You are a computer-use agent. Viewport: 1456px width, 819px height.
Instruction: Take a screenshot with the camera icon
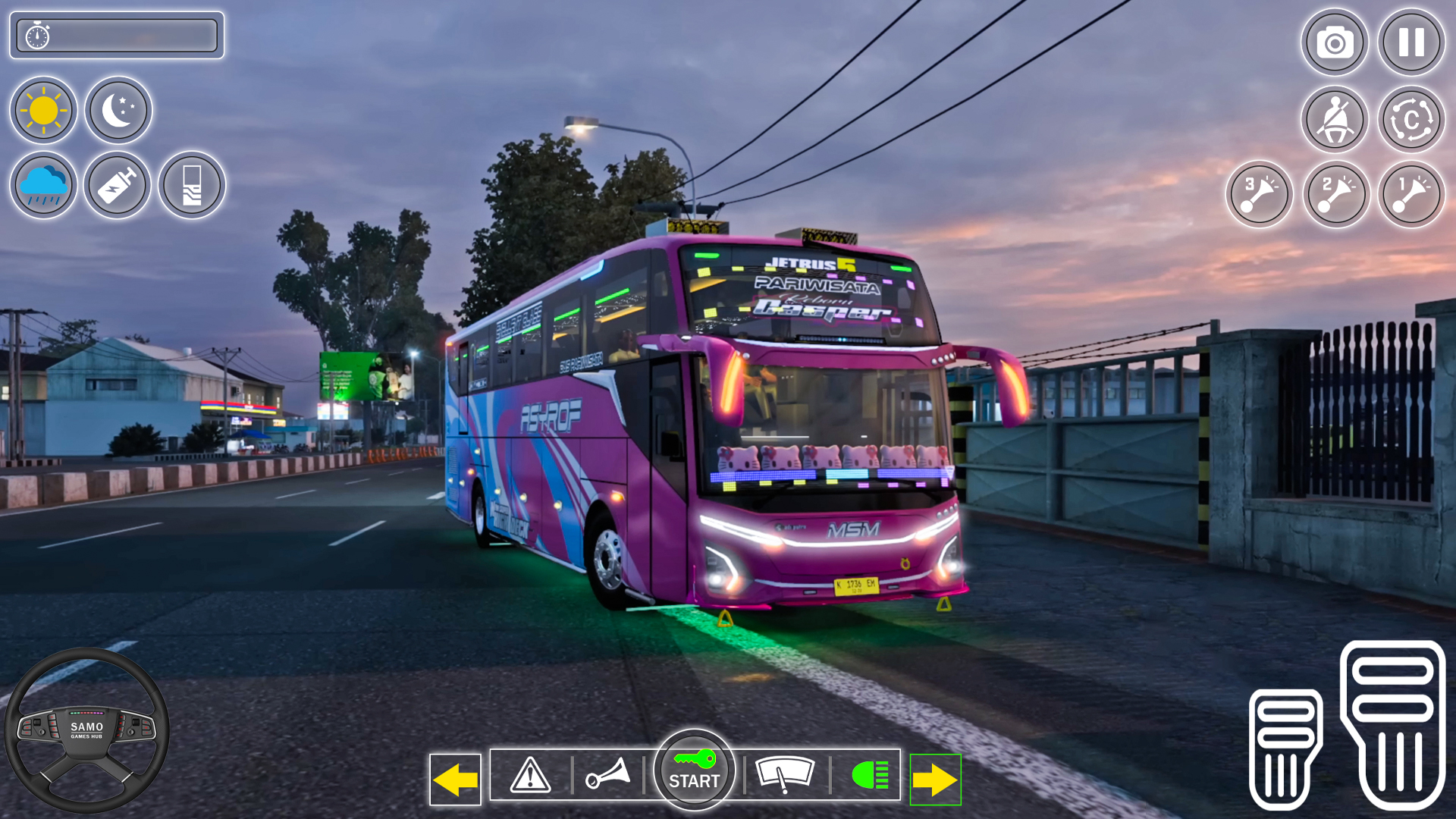1335,43
